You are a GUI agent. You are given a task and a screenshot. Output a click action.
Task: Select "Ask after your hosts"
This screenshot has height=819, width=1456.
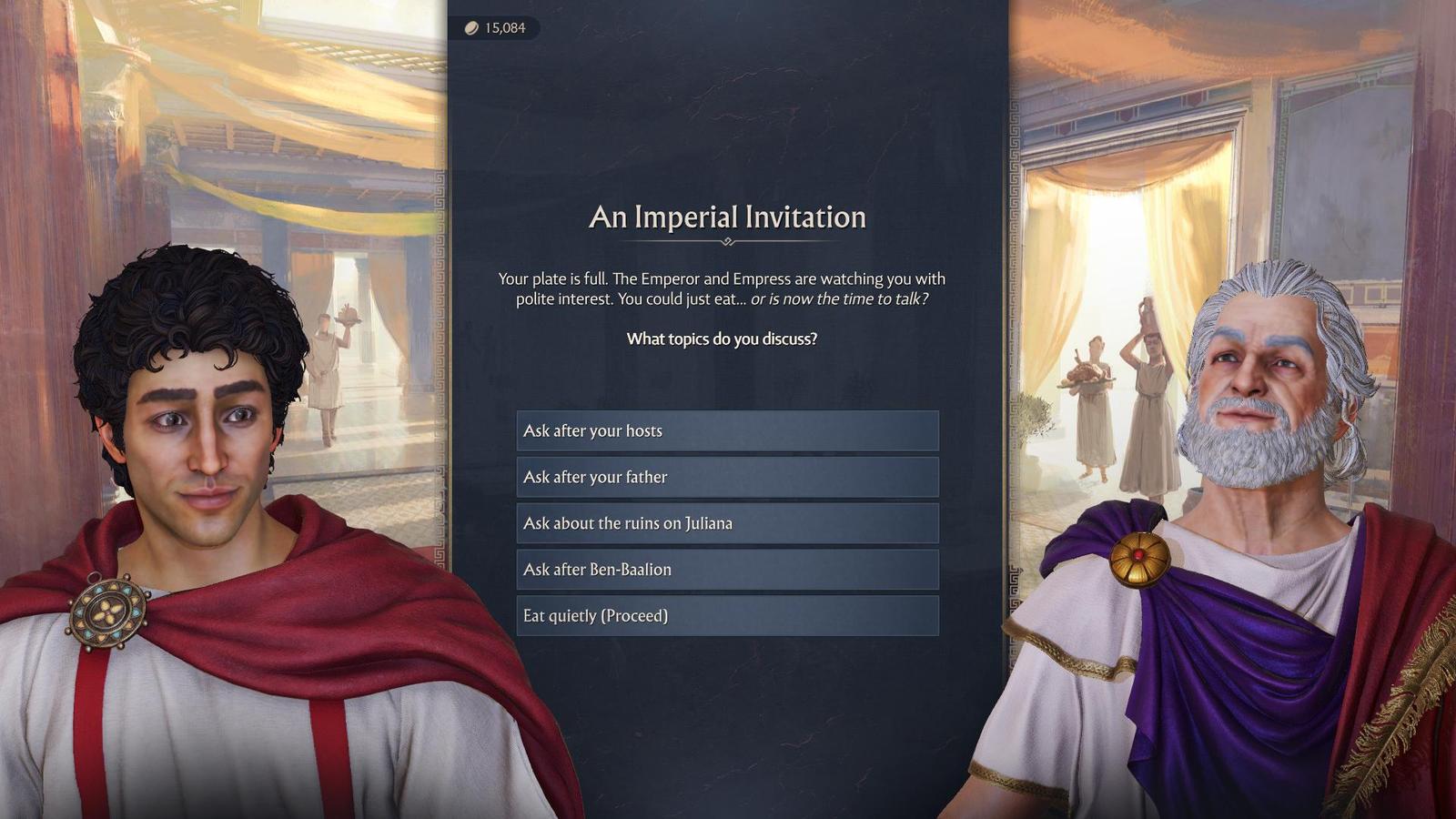tap(726, 430)
